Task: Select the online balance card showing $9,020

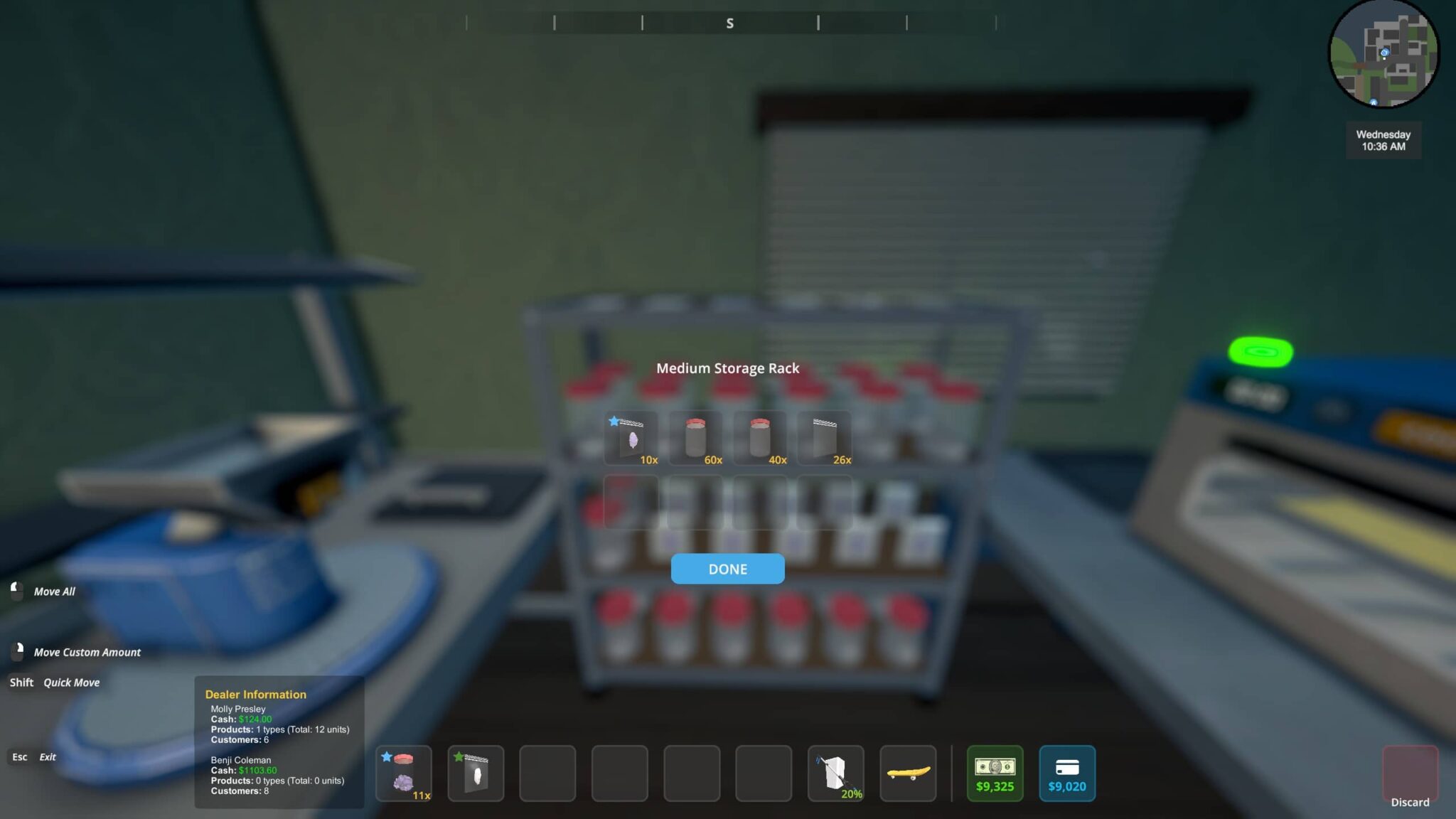Action: 1067,773
